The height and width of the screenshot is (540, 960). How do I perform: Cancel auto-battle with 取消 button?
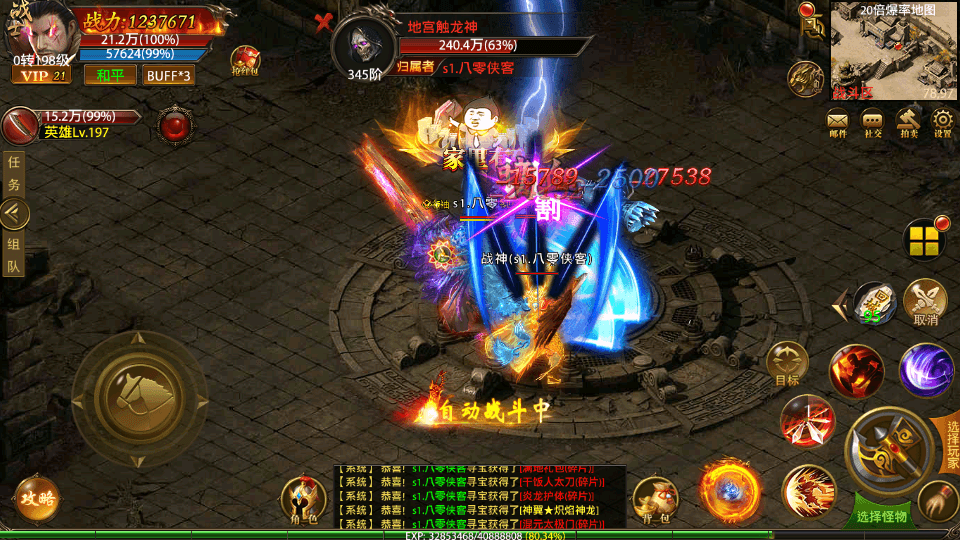coord(925,301)
